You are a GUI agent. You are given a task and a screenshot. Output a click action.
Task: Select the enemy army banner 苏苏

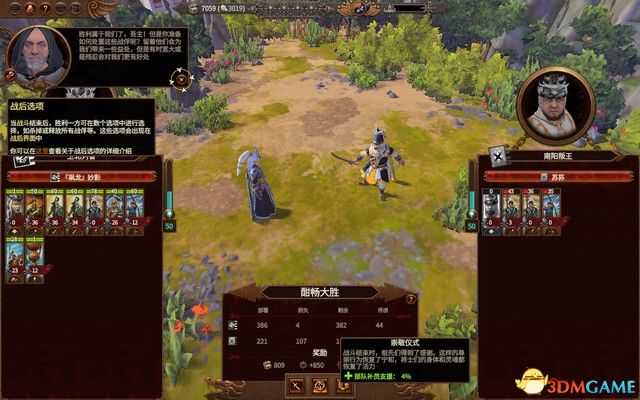[551, 176]
